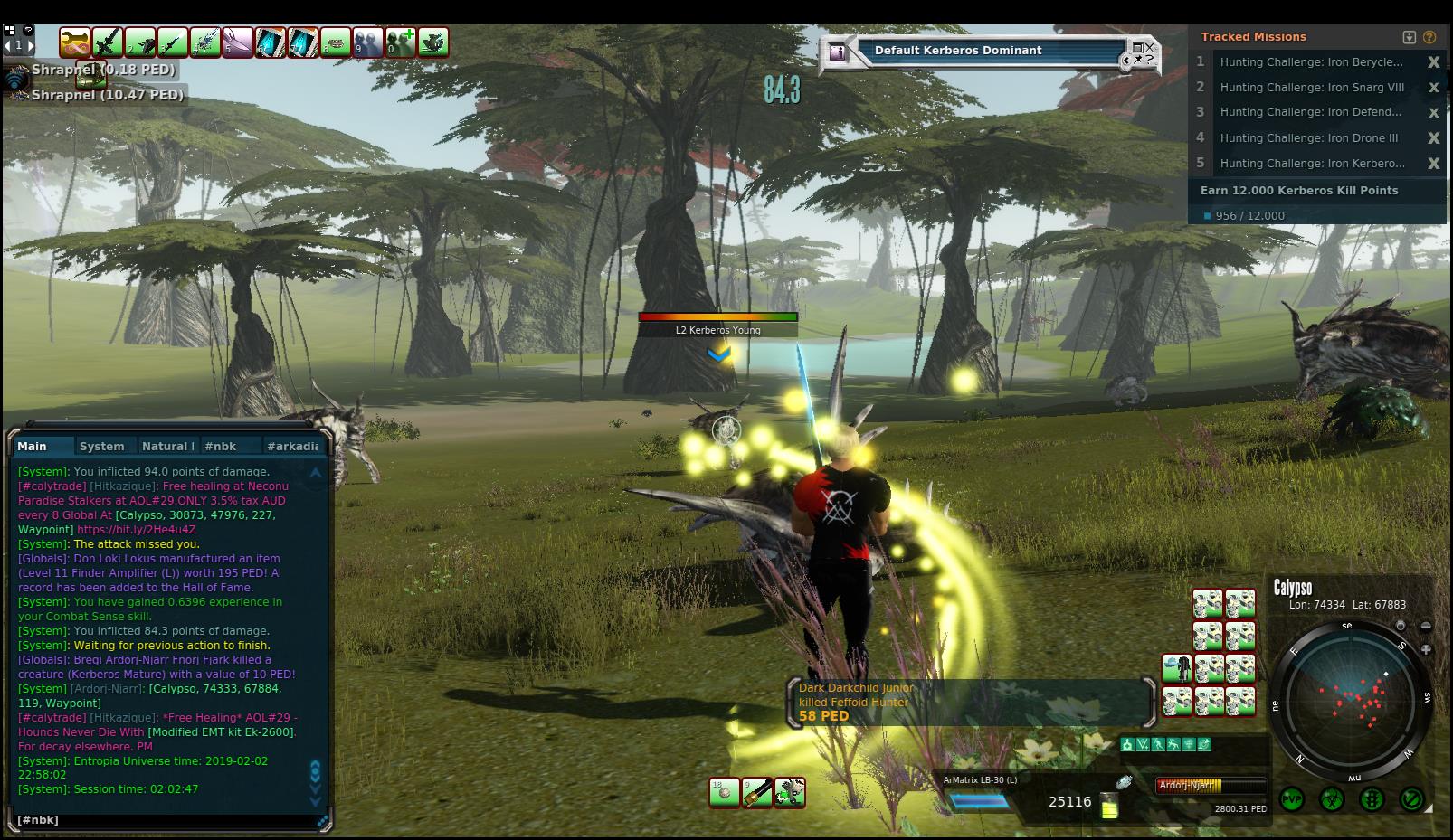Screen dimensions: 1453x840
Task: Select the Natural chat tab
Action: (x=167, y=446)
